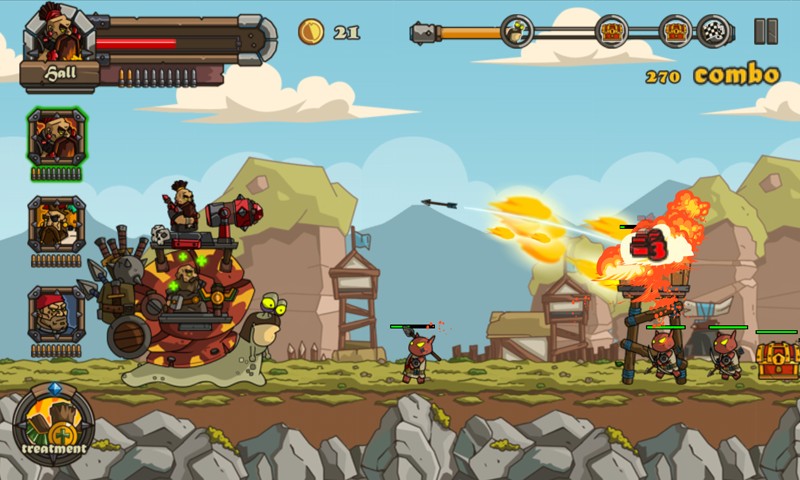The height and width of the screenshot is (480, 800).
Task: Pause the game
Action: (x=766, y=31)
